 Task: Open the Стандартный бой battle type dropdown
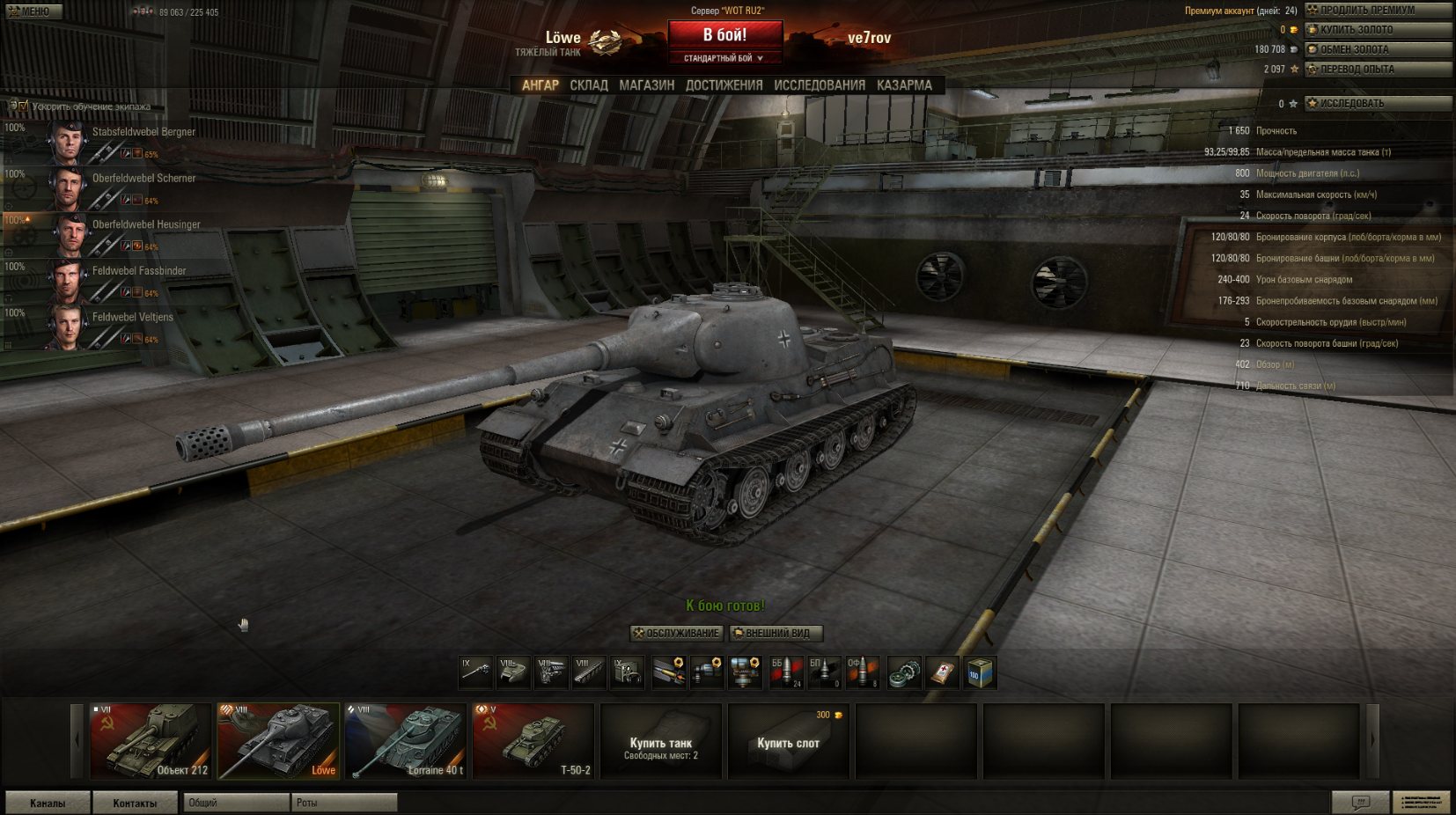(724, 58)
